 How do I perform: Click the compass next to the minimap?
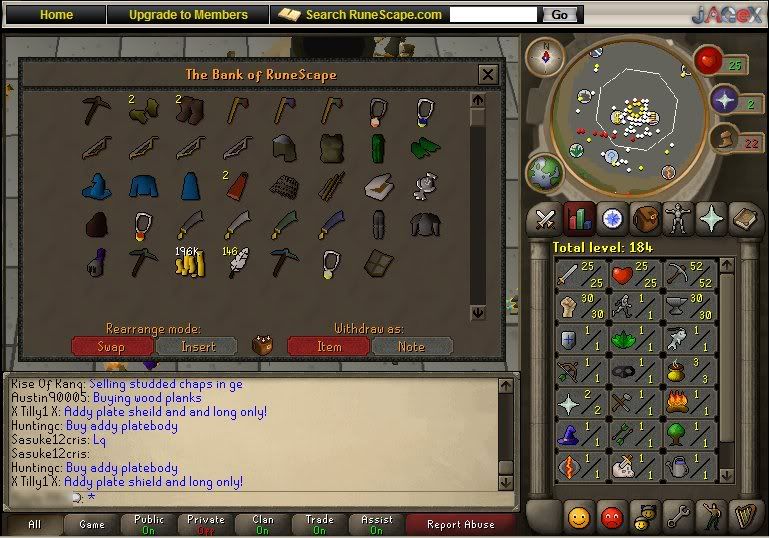click(x=545, y=56)
